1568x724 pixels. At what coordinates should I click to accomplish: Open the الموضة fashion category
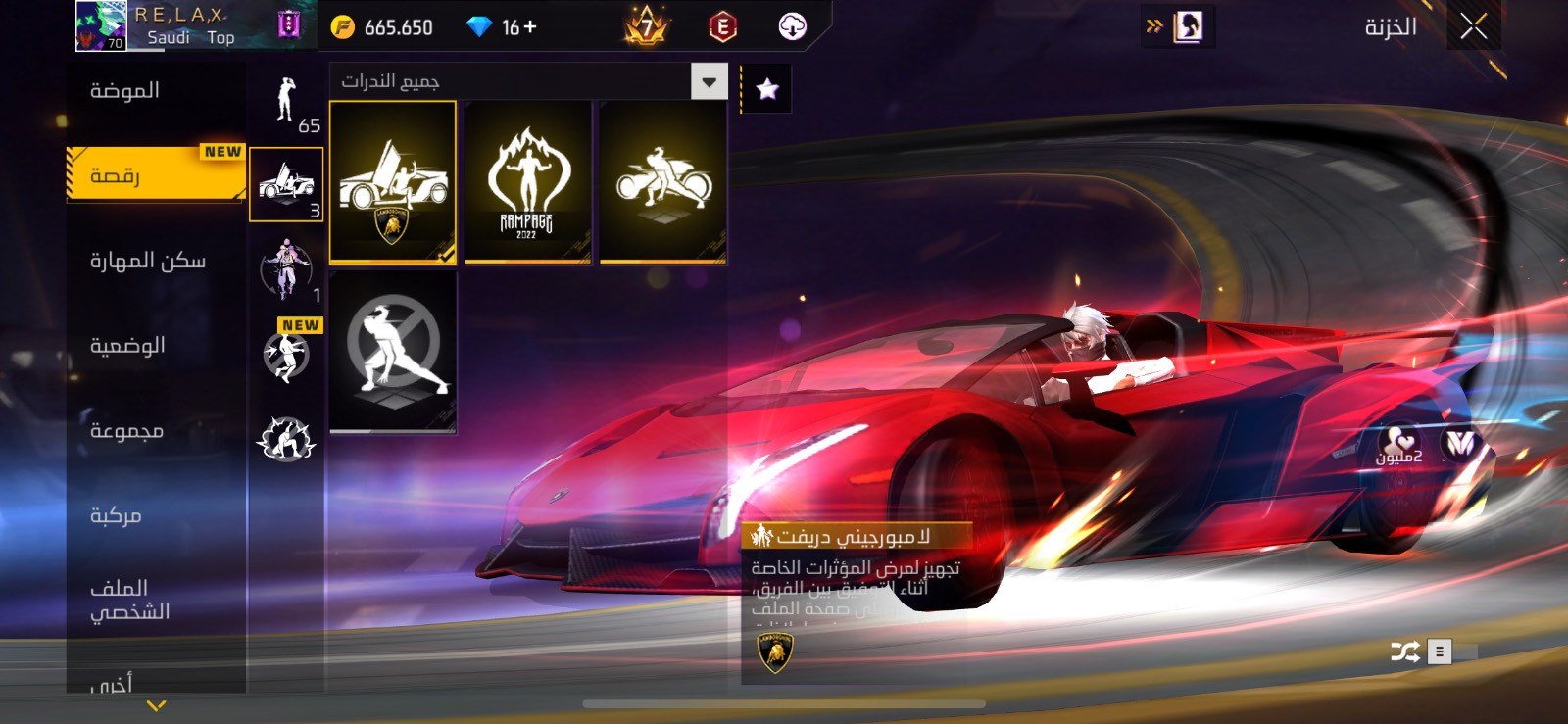125,91
